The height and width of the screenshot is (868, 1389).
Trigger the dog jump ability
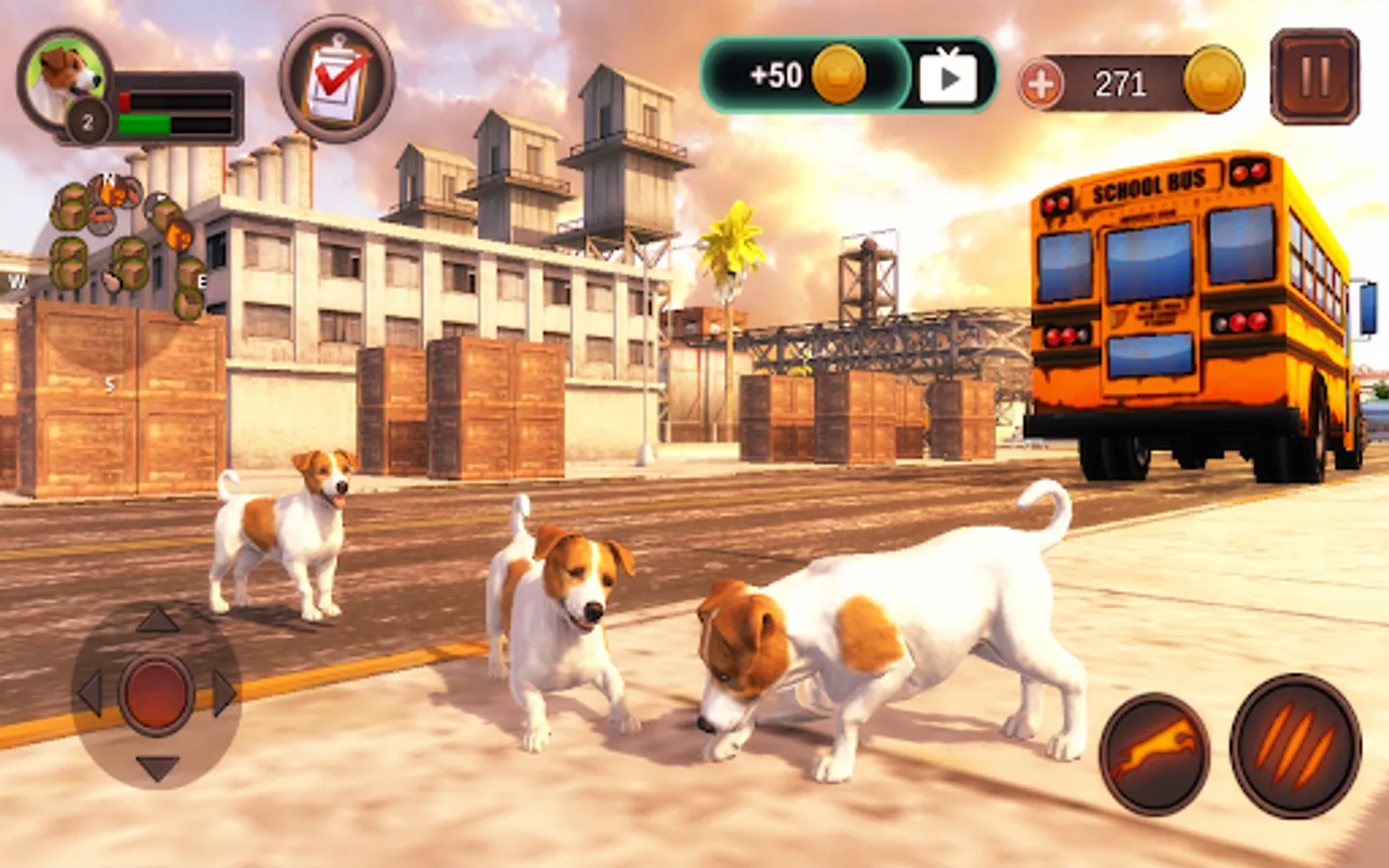pos(1155,753)
